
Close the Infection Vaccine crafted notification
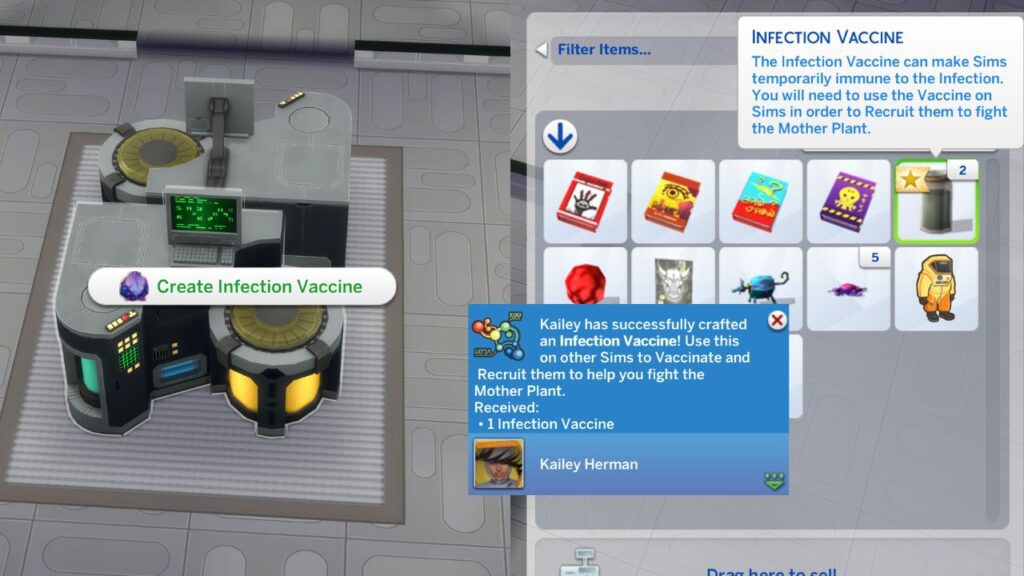click(776, 320)
